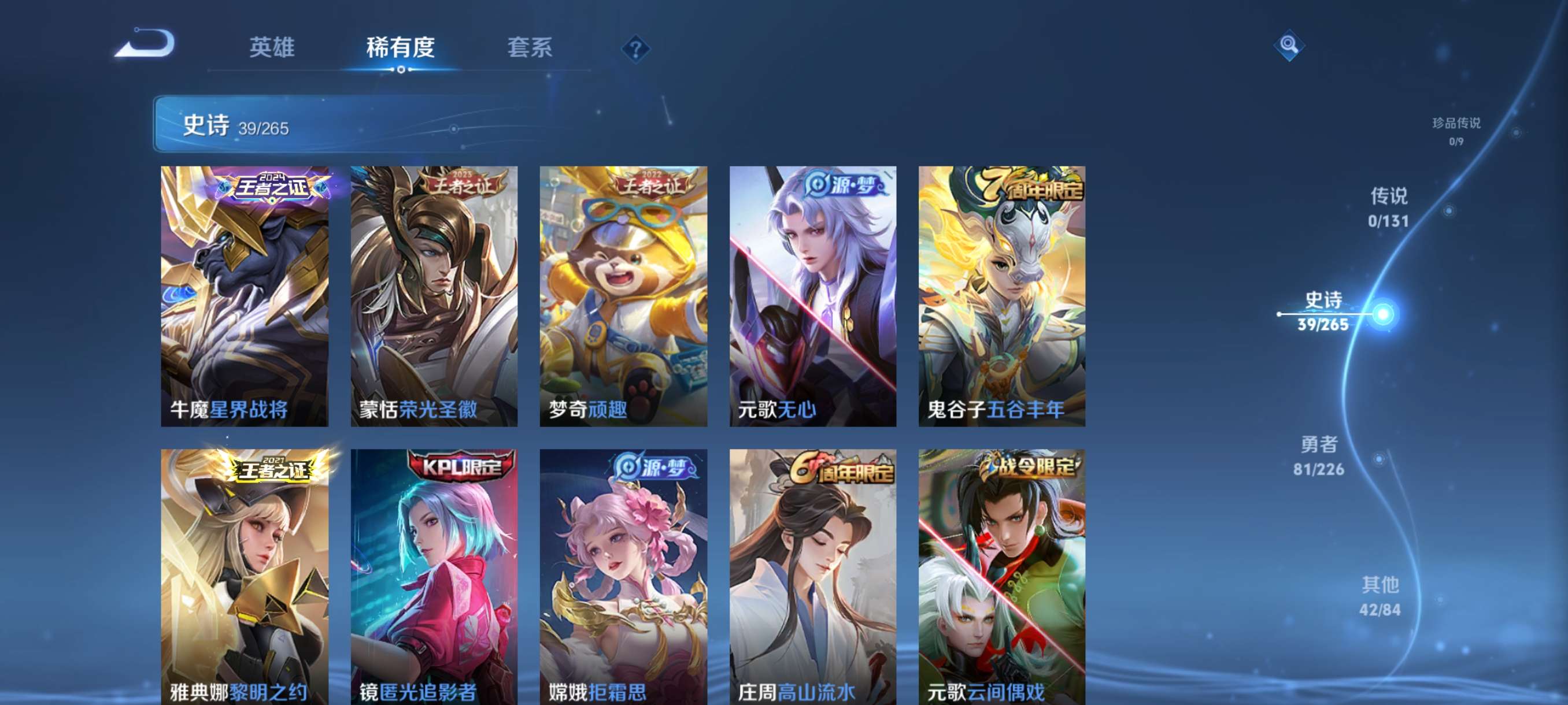Click the 稀有度 tab underline indicator

tap(400, 69)
